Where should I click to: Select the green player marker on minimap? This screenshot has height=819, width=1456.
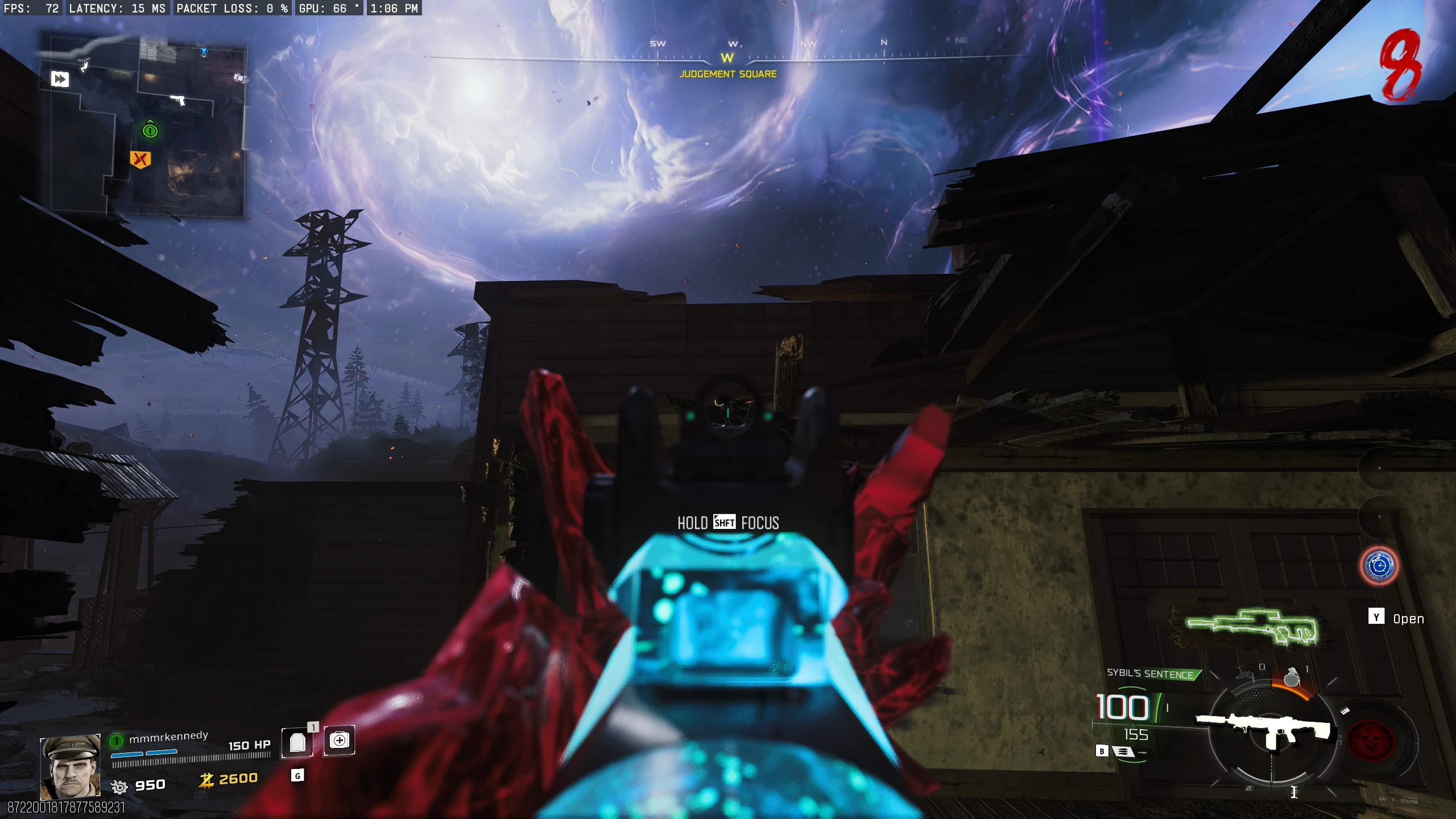[x=150, y=130]
